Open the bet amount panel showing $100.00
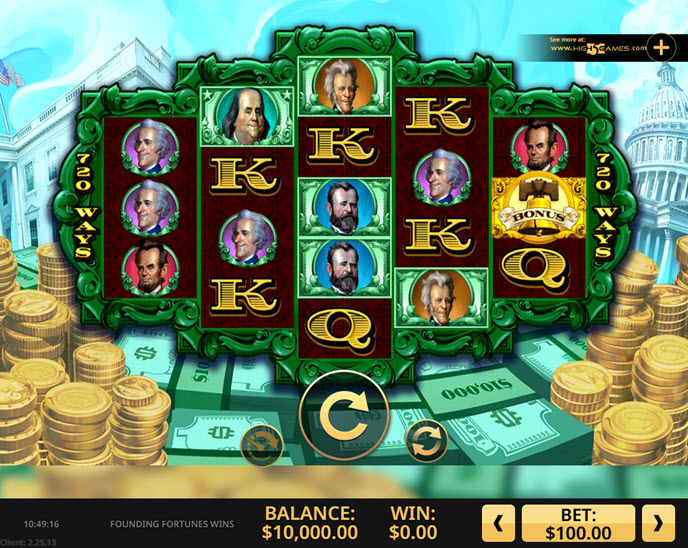This screenshot has width=688, height=548. click(x=578, y=522)
